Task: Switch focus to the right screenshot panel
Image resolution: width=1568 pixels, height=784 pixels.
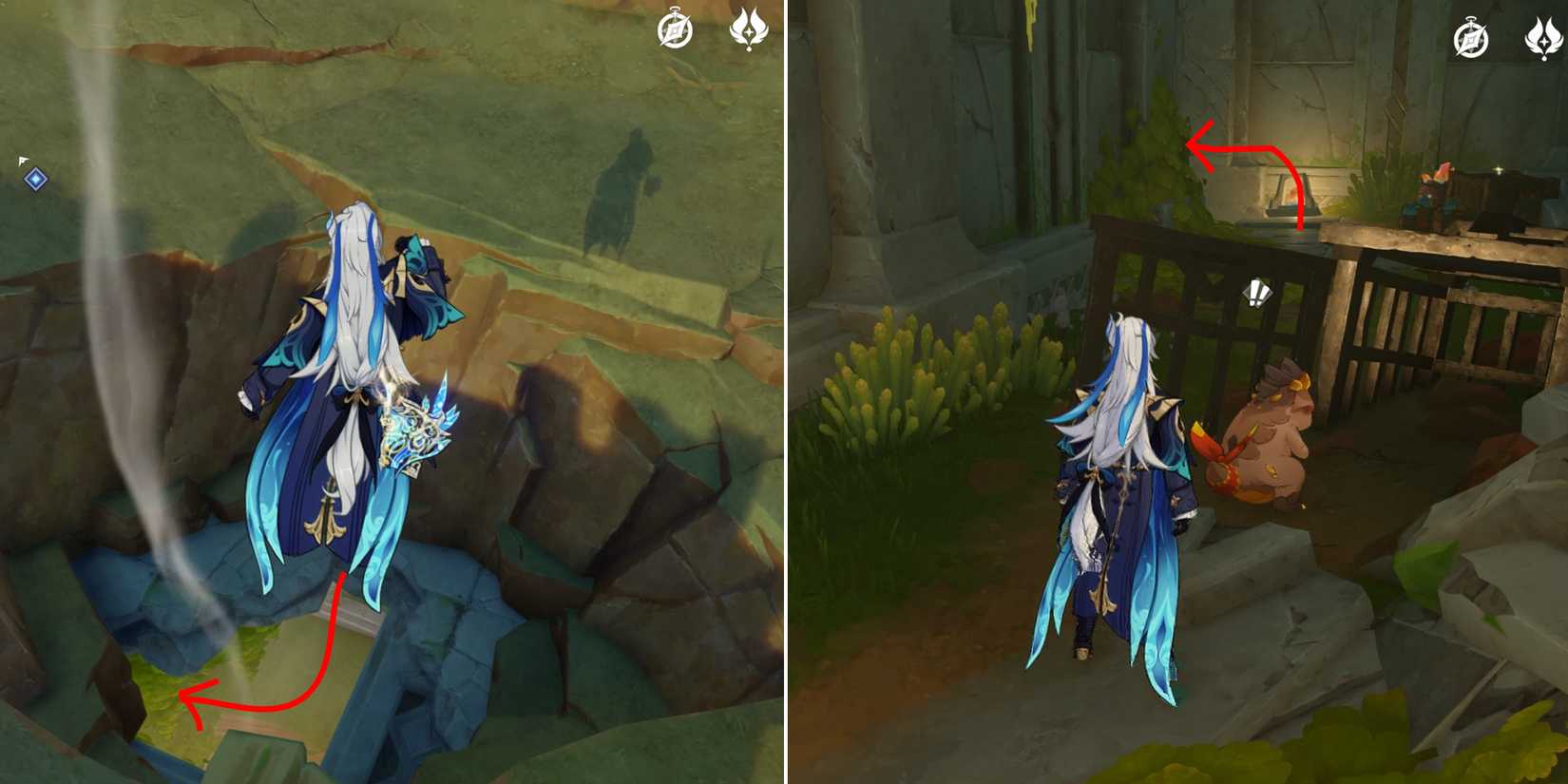Action: coord(1178,392)
